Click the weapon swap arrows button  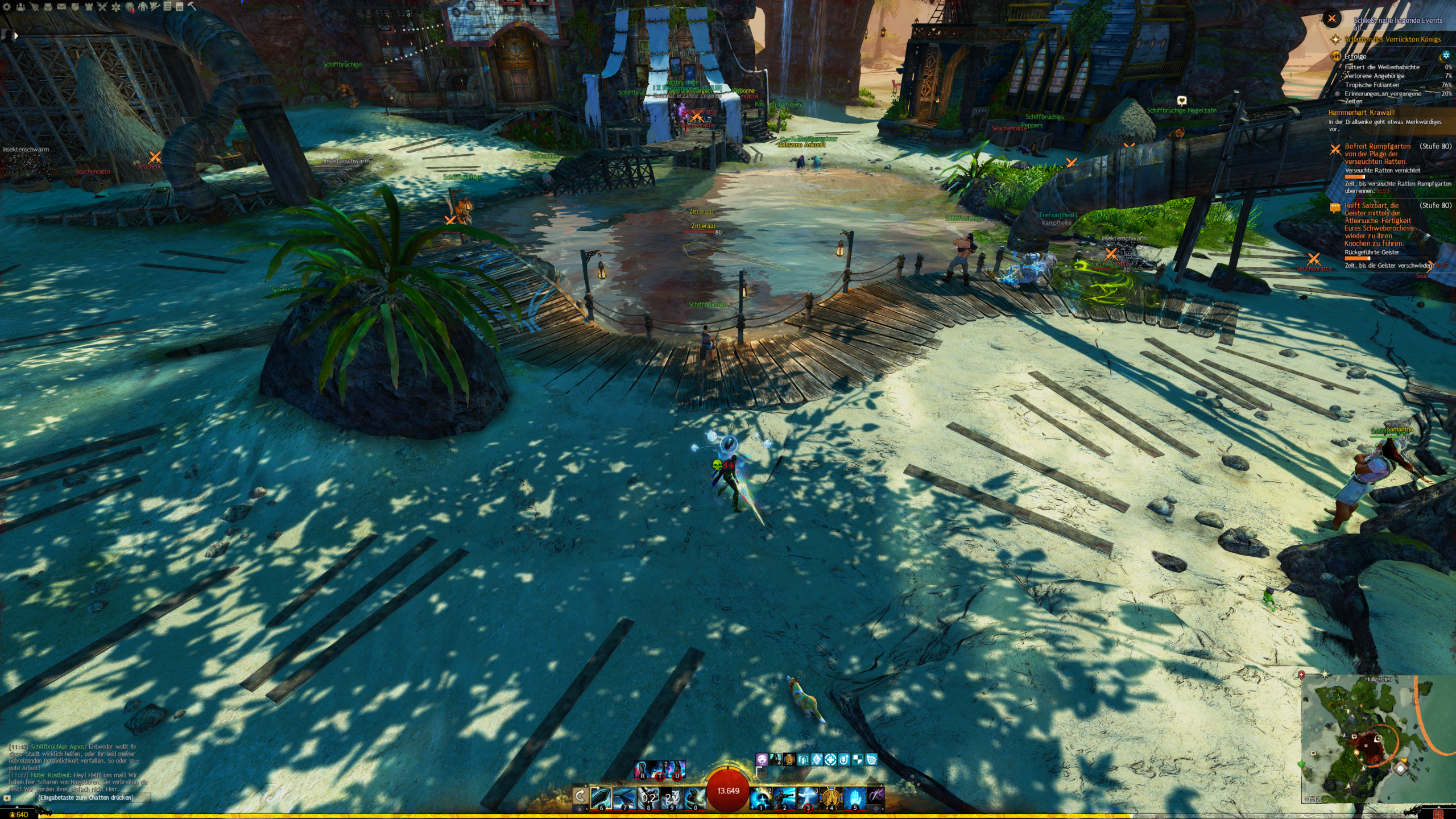point(580,796)
